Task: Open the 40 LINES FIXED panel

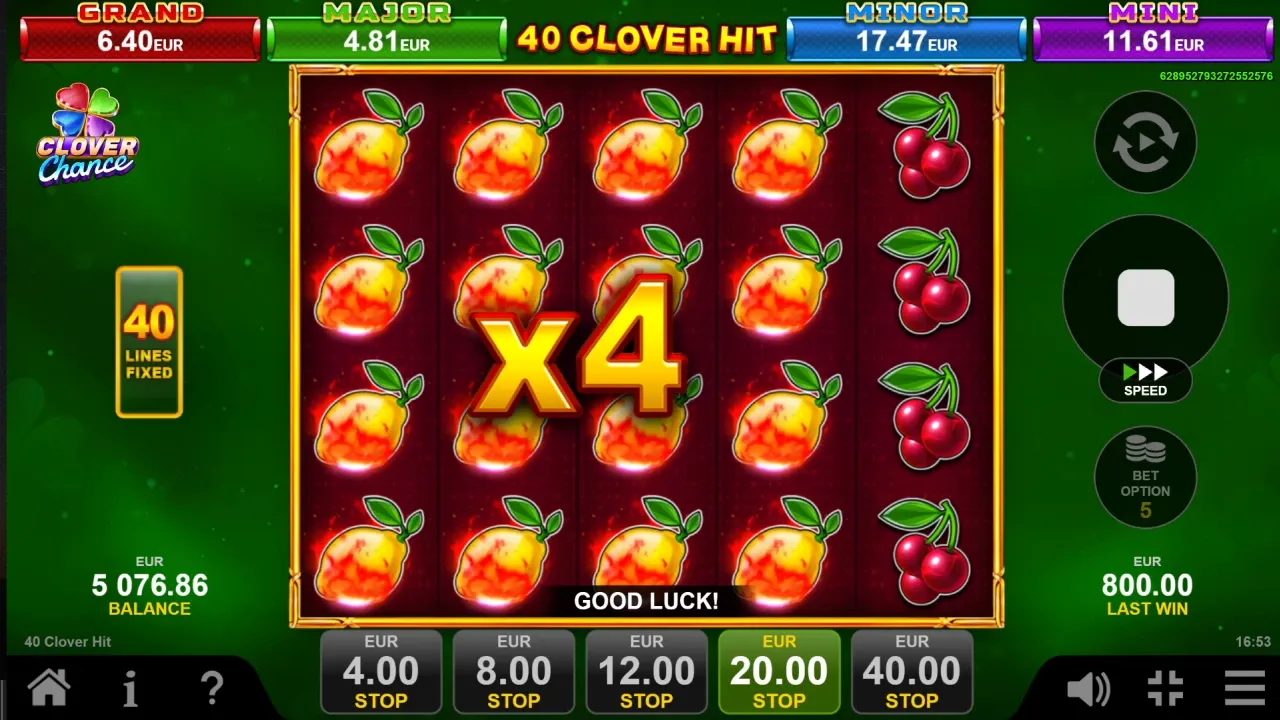Action: tap(148, 341)
